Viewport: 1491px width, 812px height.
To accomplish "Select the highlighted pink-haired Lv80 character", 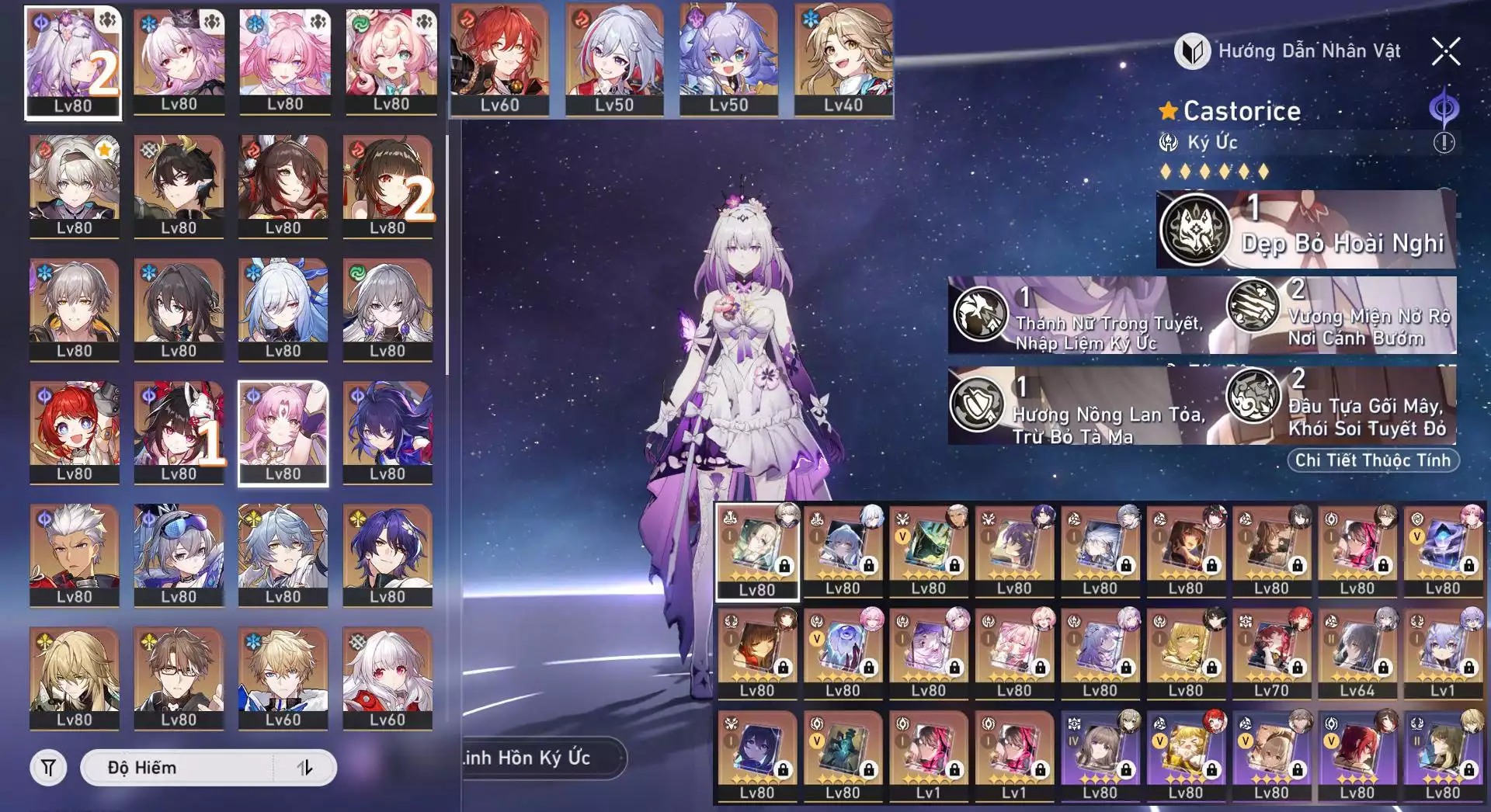I will 283,433.
